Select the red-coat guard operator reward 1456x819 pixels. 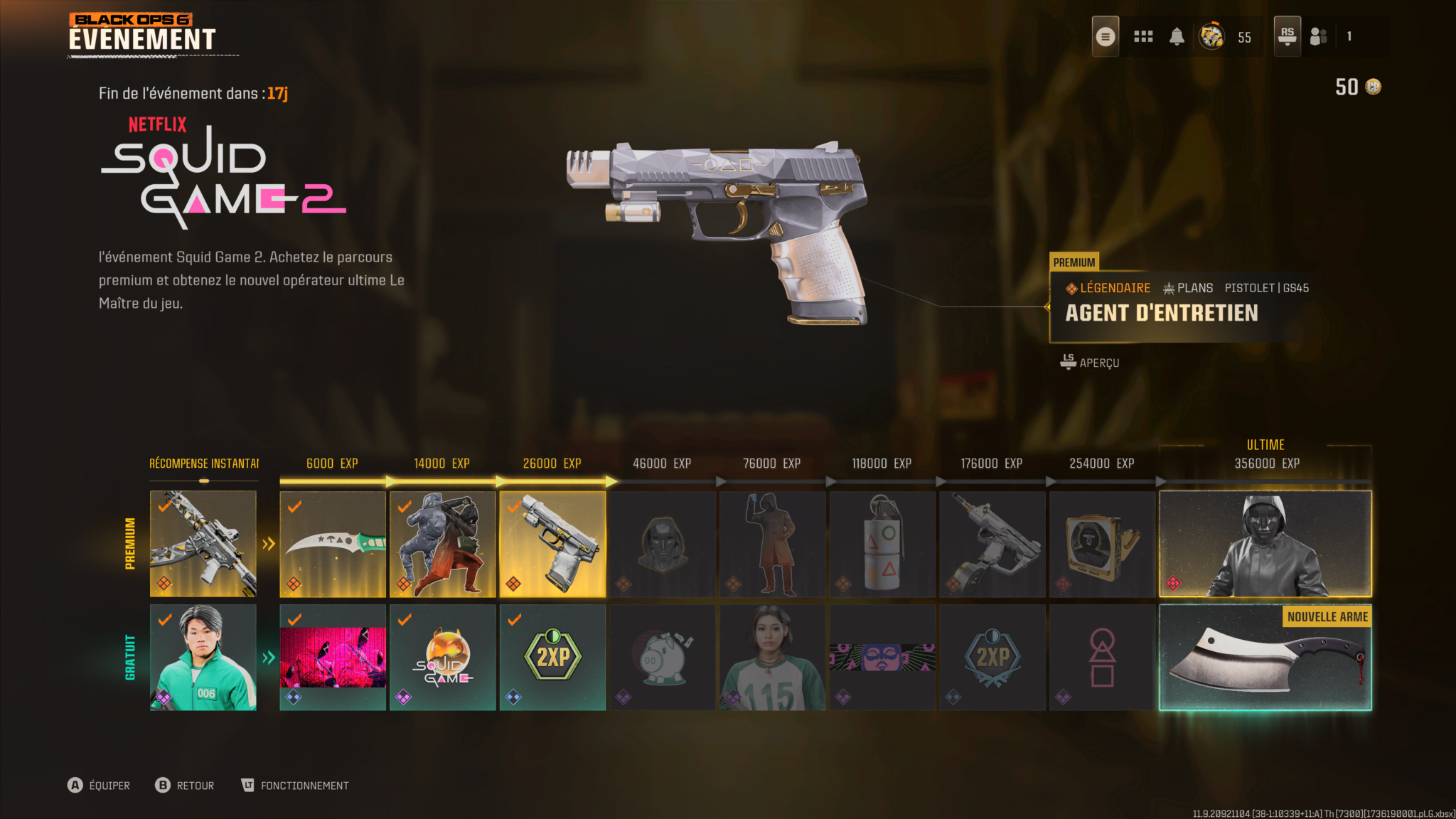[772, 544]
